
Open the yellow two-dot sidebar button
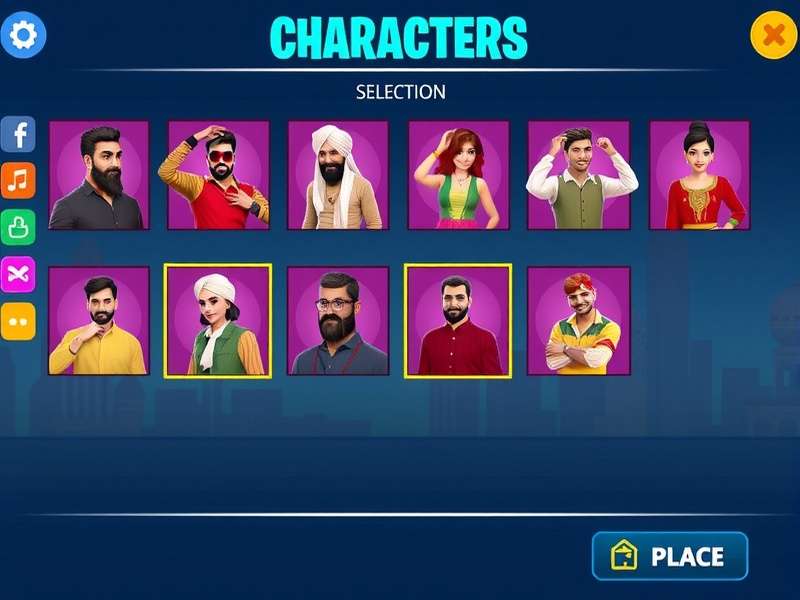(x=18, y=321)
